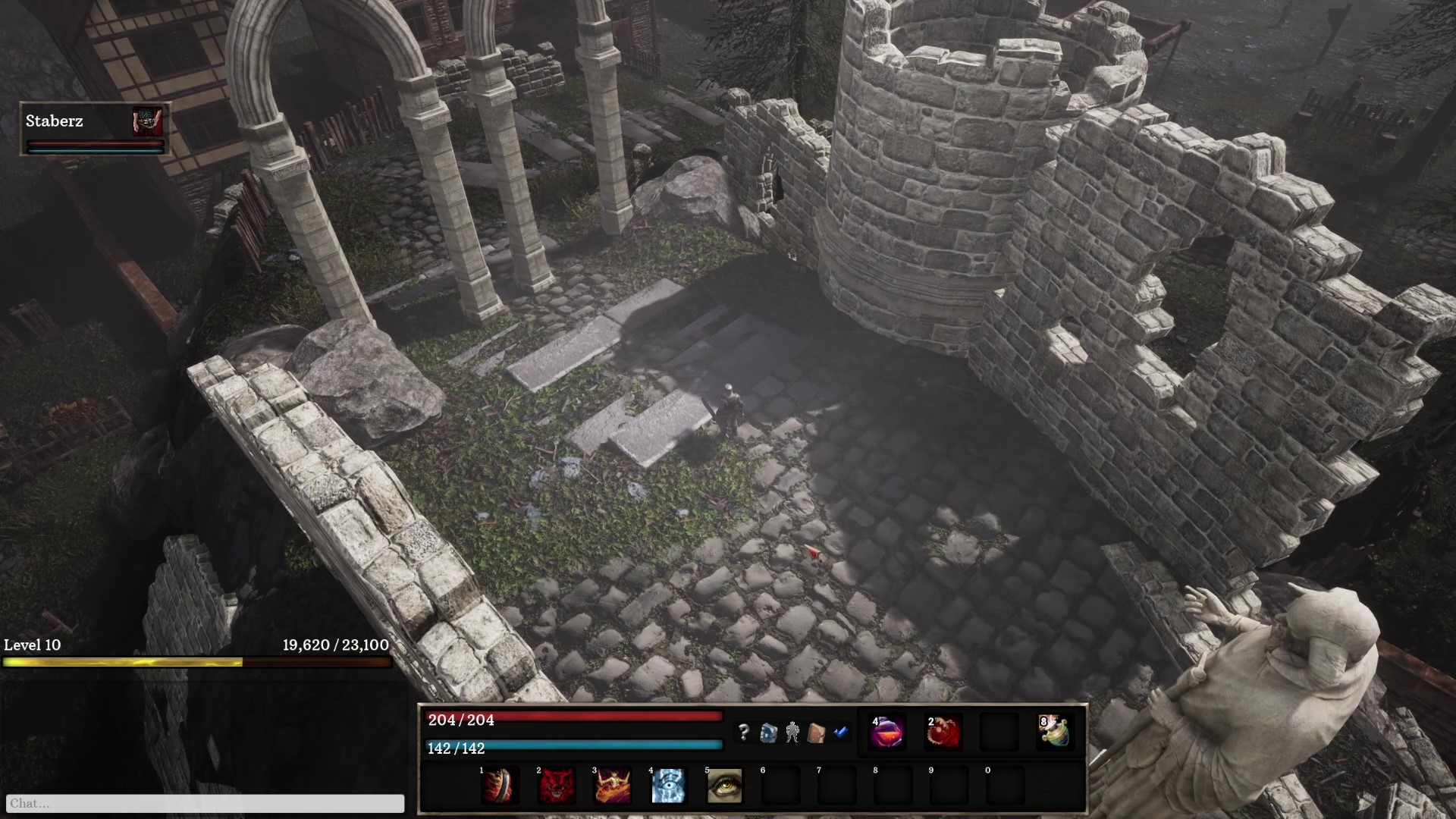Trigger the yellow eye ability in slot 5
This screenshot has width=1456, height=819.
(x=723, y=786)
